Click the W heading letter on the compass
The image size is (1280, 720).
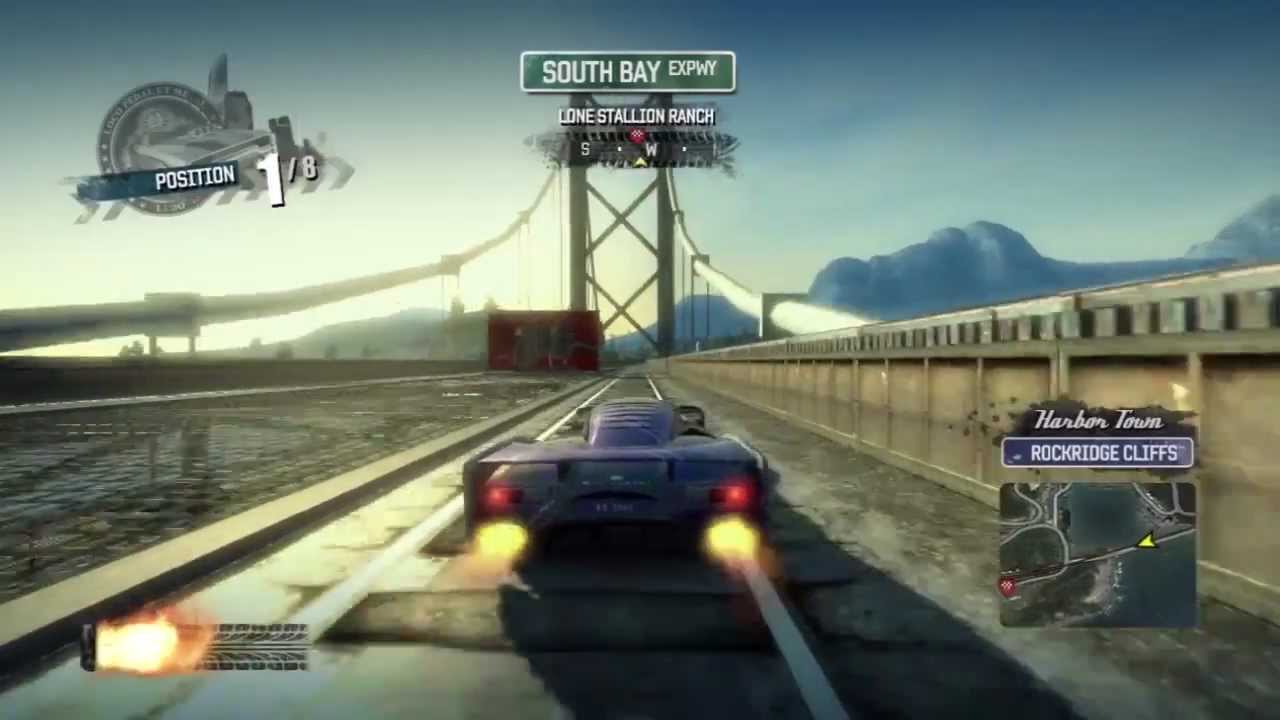coord(651,150)
